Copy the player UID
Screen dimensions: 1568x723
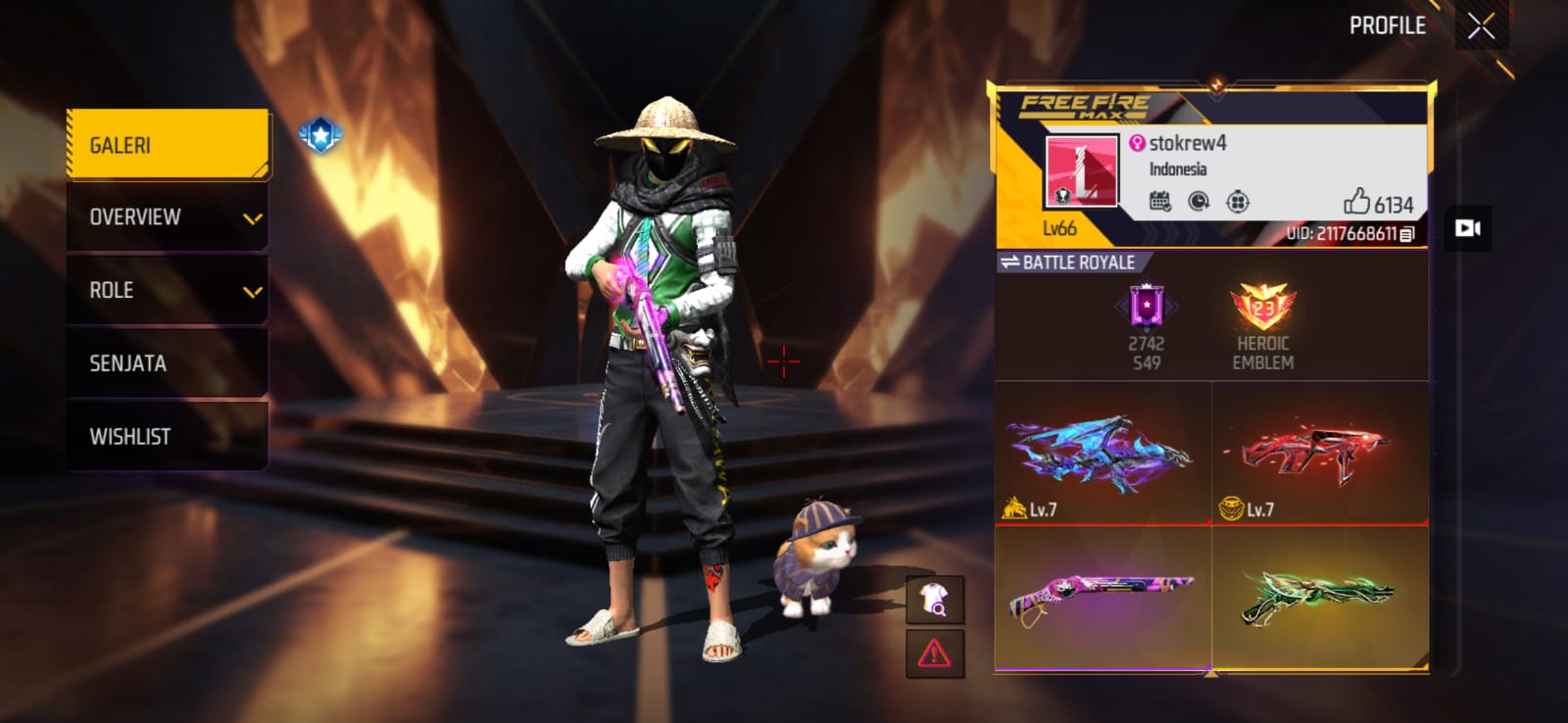(x=1407, y=234)
